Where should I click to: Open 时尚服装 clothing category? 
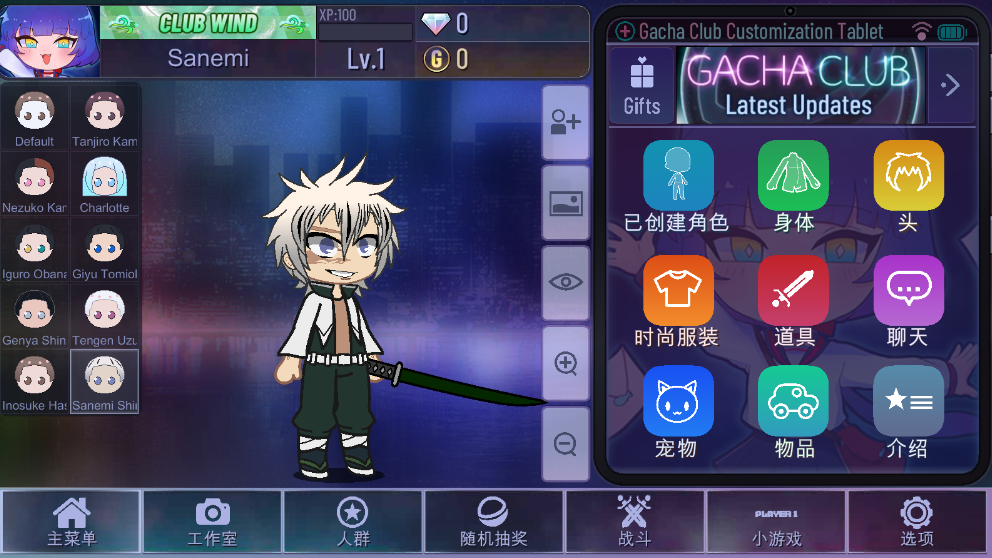678,291
